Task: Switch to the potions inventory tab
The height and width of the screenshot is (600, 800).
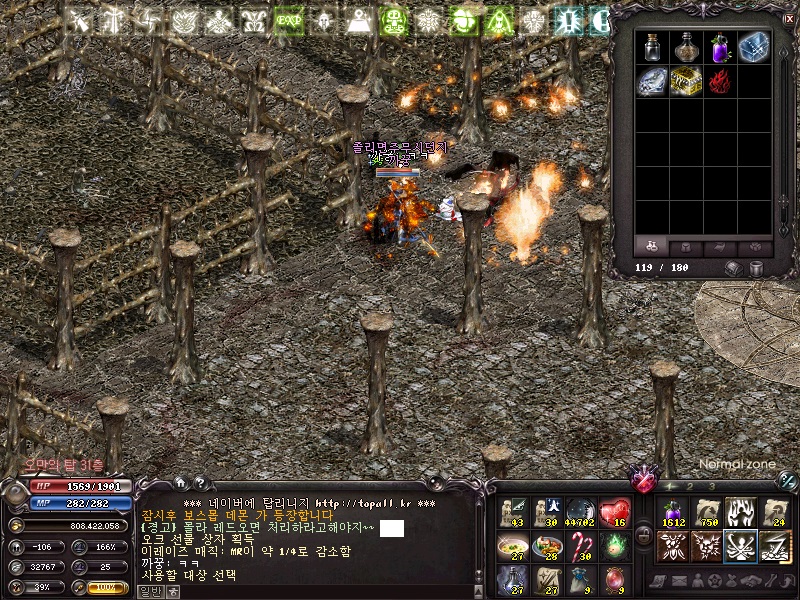Action: coord(652,246)
